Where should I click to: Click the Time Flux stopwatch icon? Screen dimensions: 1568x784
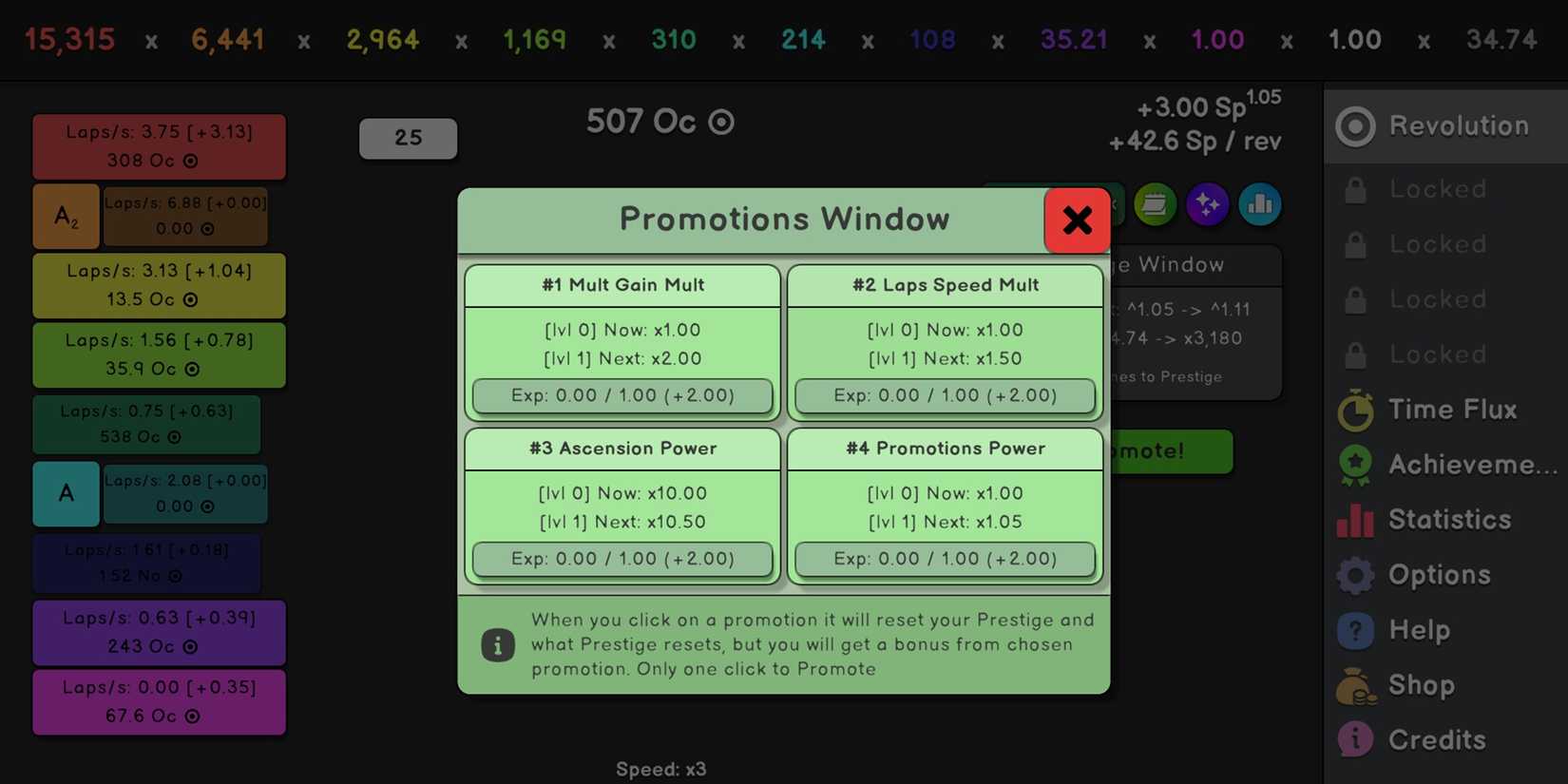pyautogui.click(x=1354, y=410)
